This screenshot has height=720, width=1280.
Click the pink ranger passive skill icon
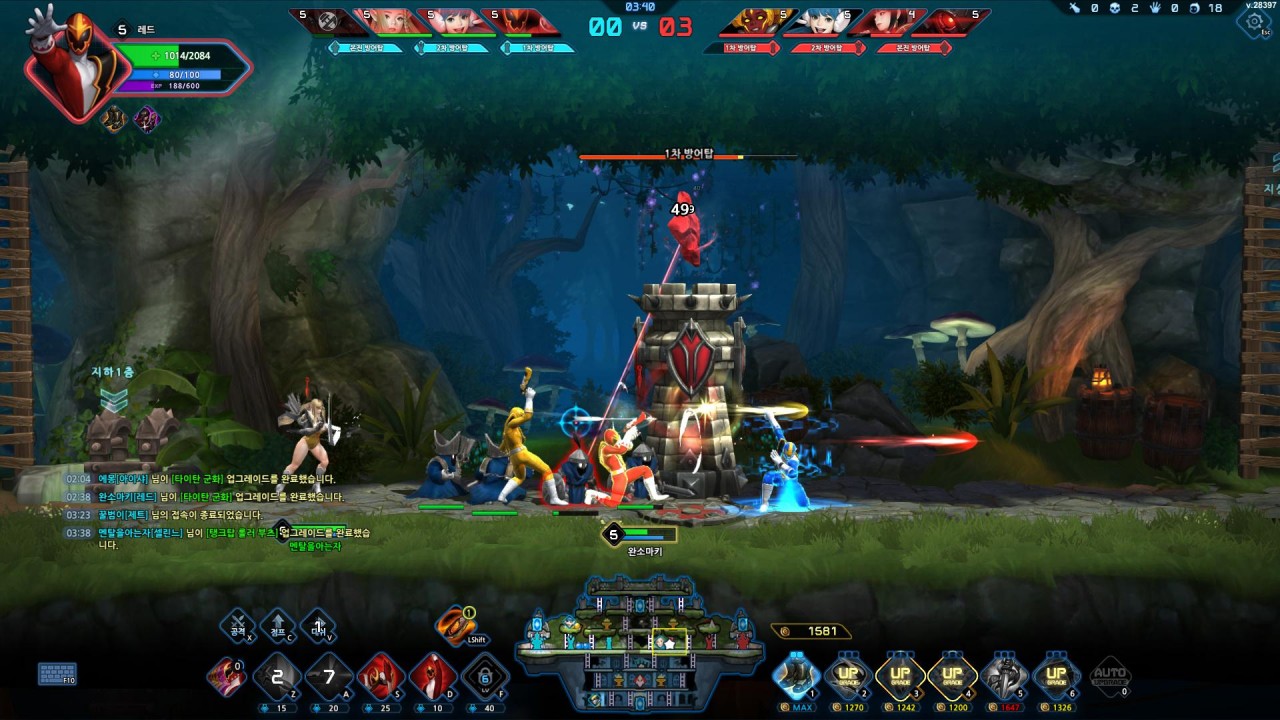(x=226, y=676)
